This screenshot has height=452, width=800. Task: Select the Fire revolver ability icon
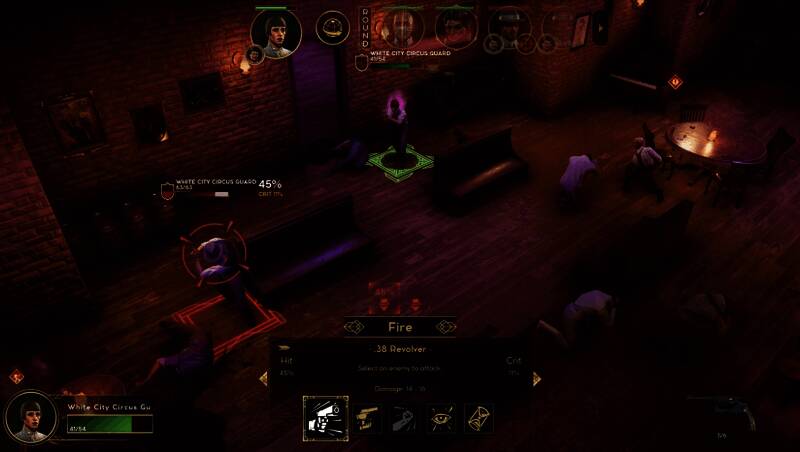click(x=325, y=417)
